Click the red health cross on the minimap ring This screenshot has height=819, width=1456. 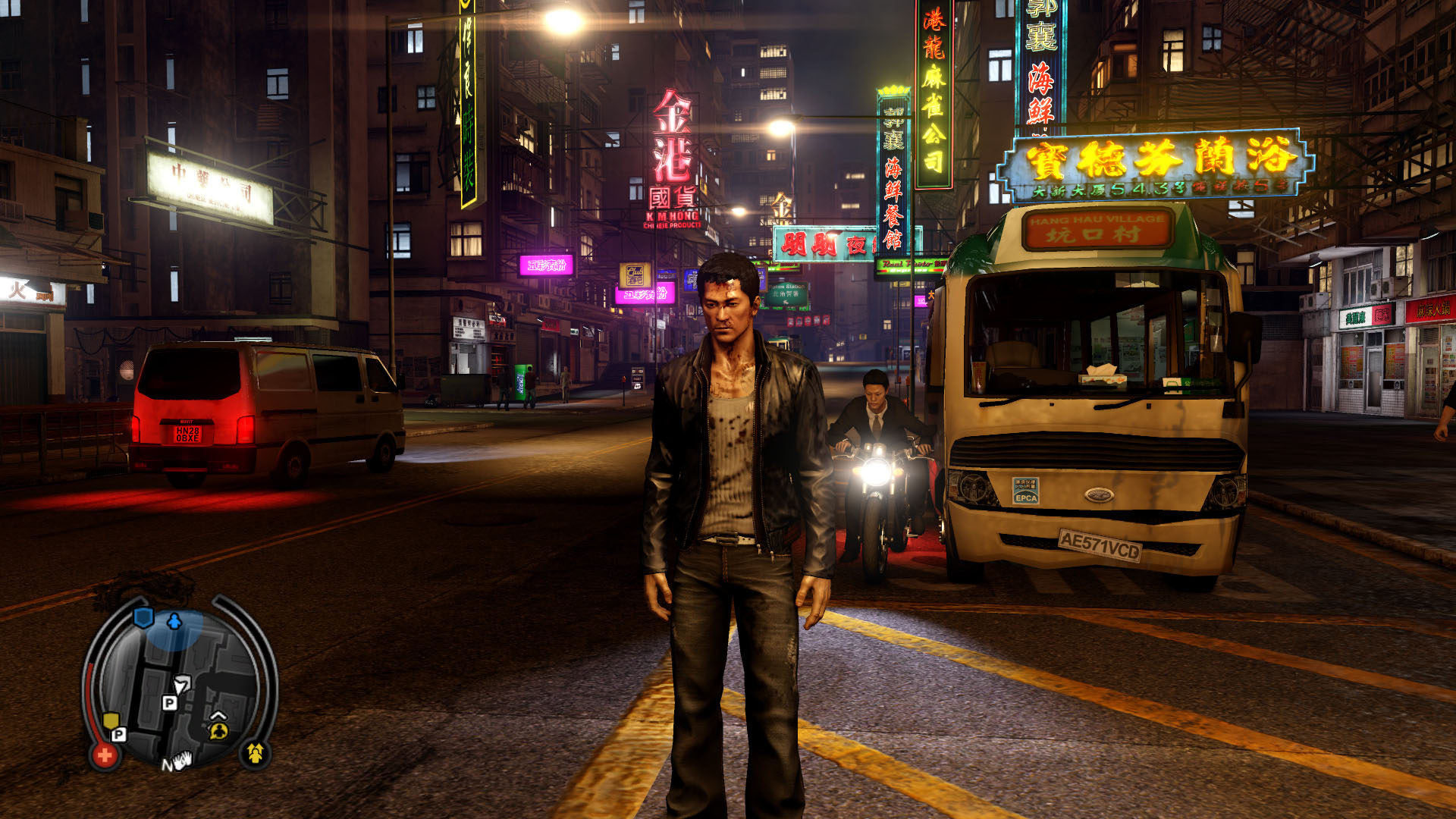[105, 755]
